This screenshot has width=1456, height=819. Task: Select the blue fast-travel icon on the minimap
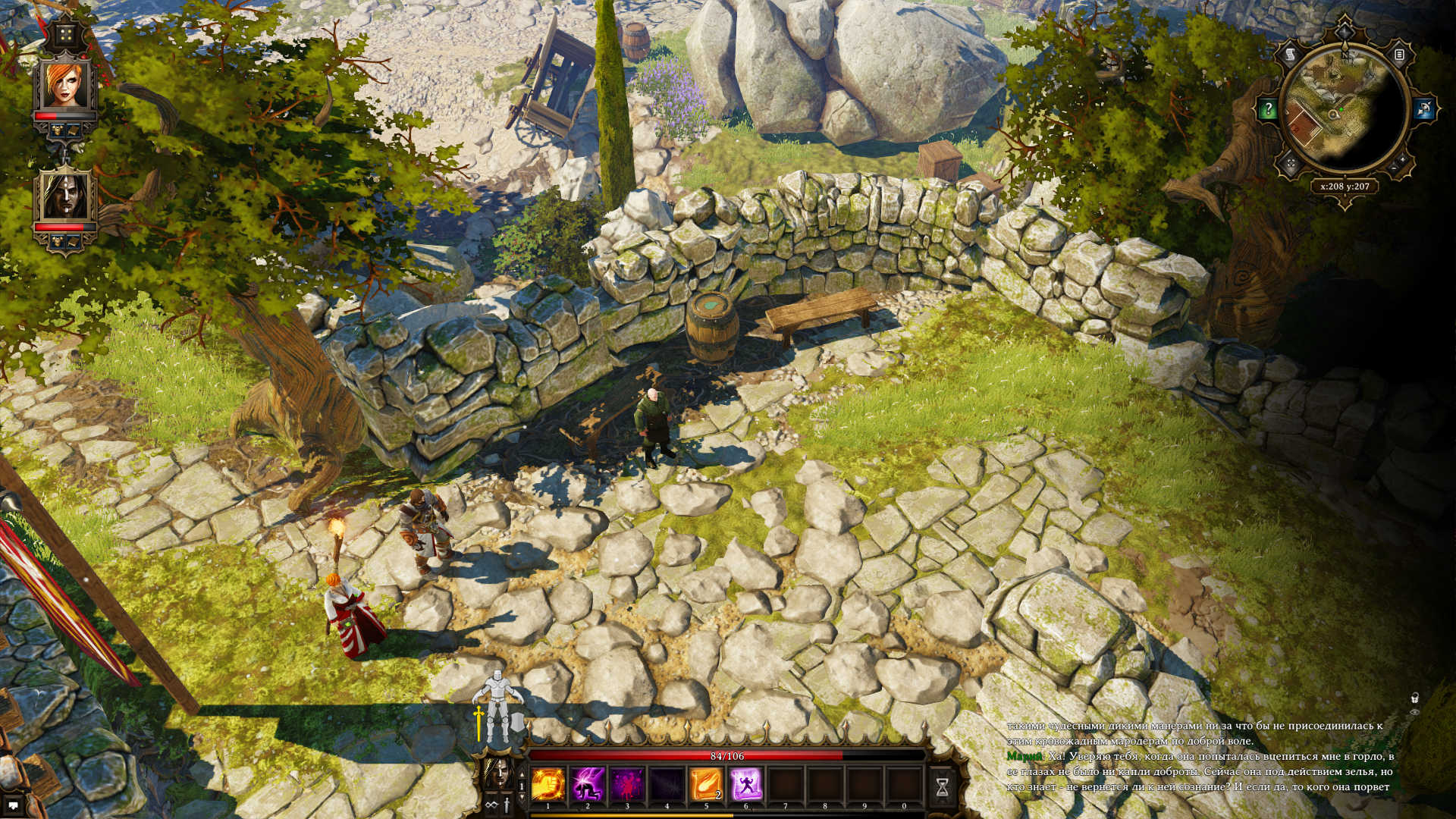click(1425, 108)
